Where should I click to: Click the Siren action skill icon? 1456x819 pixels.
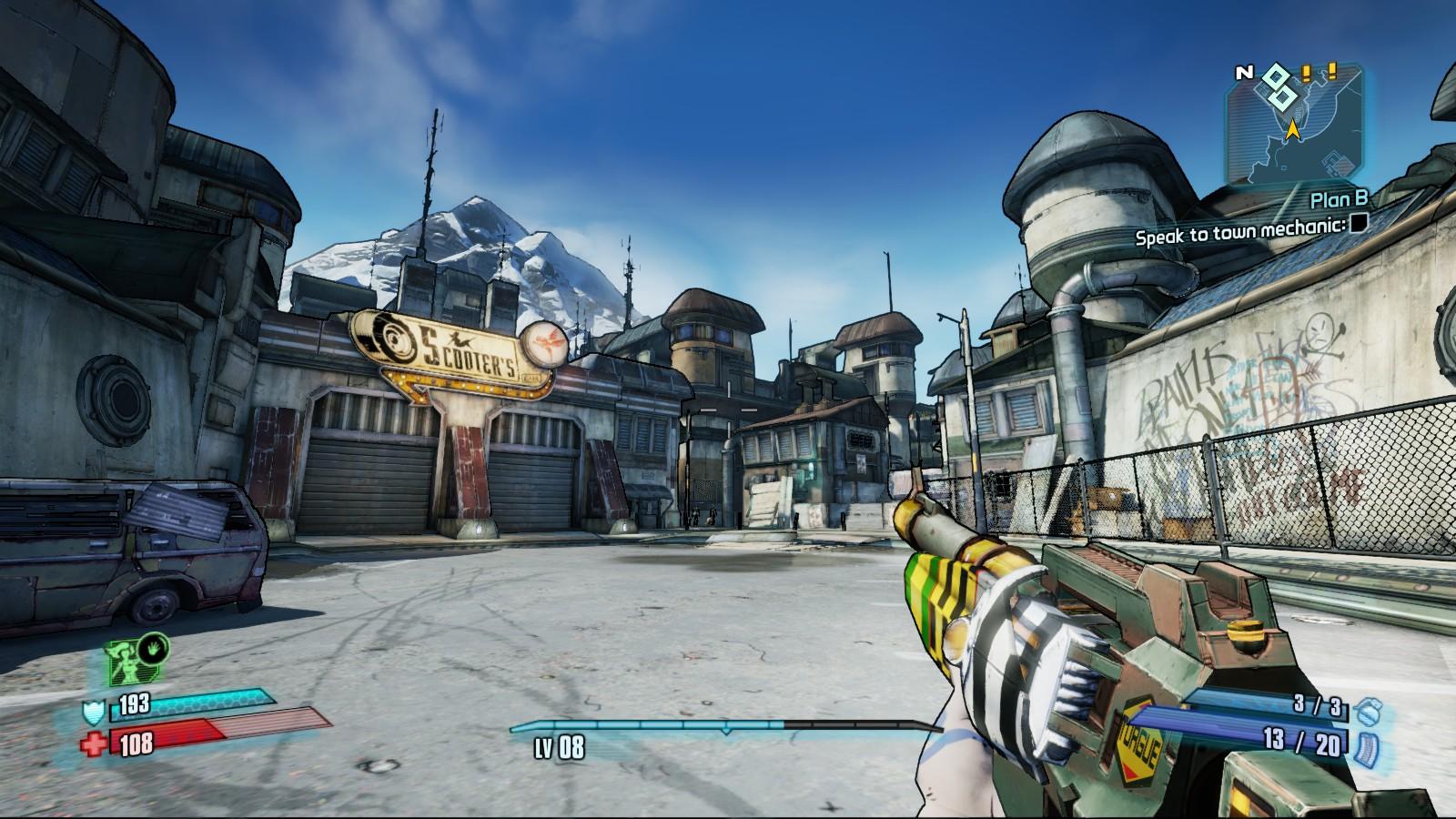tap(128, 662)
